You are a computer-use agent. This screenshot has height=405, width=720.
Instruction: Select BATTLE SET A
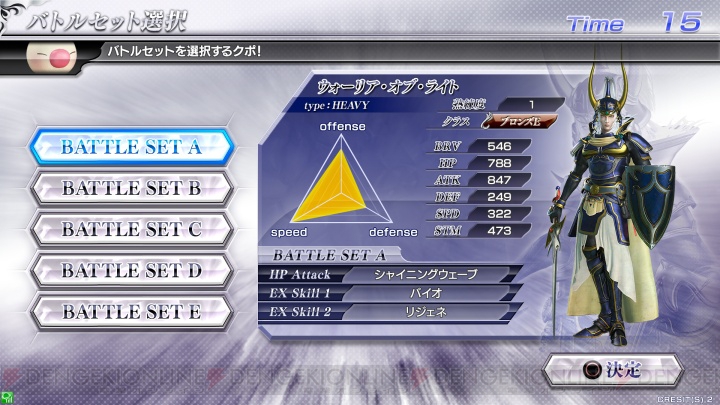click(x=131, y=147)
